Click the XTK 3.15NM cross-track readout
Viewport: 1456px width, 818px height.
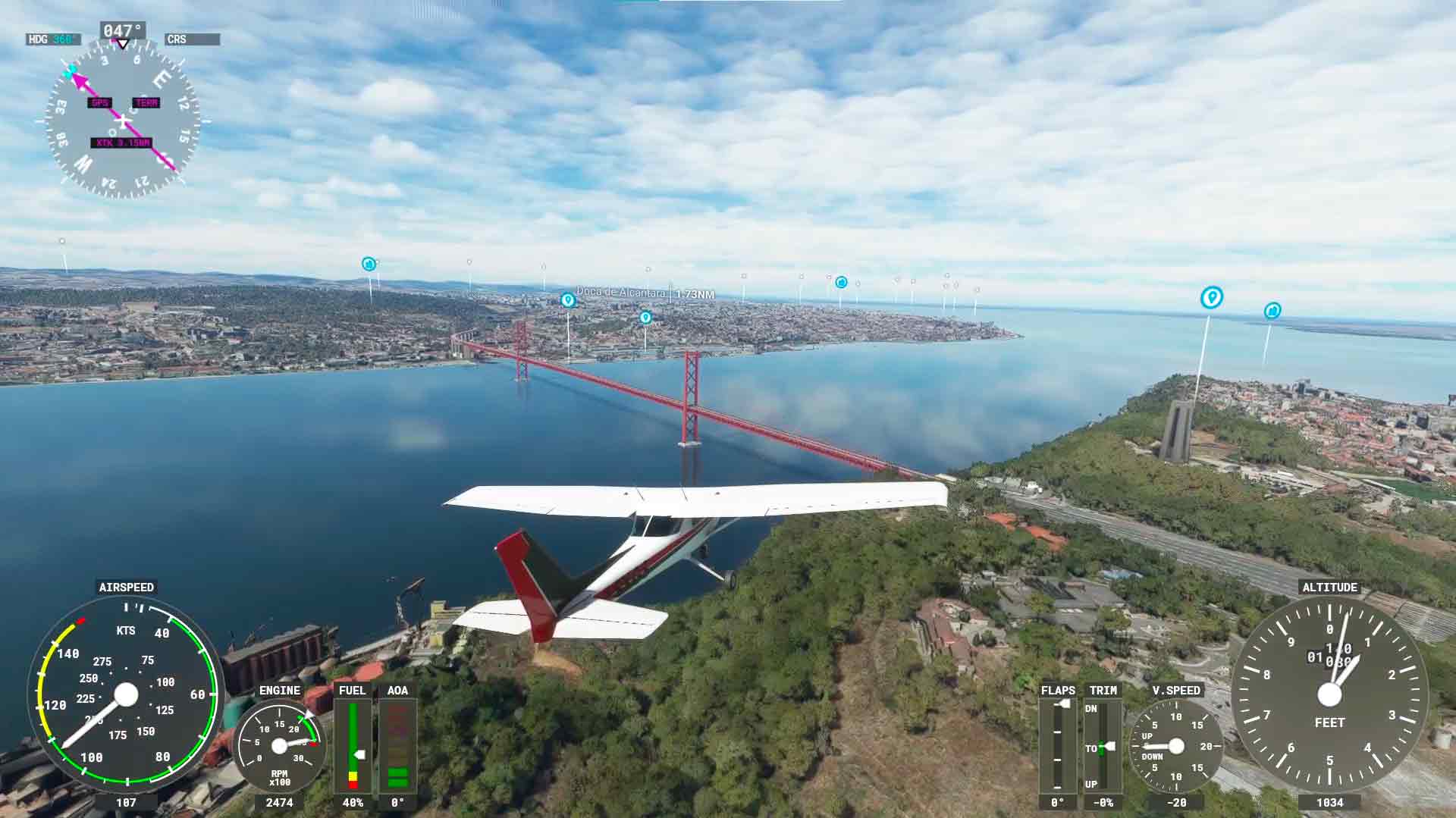(x=121, y=141)
